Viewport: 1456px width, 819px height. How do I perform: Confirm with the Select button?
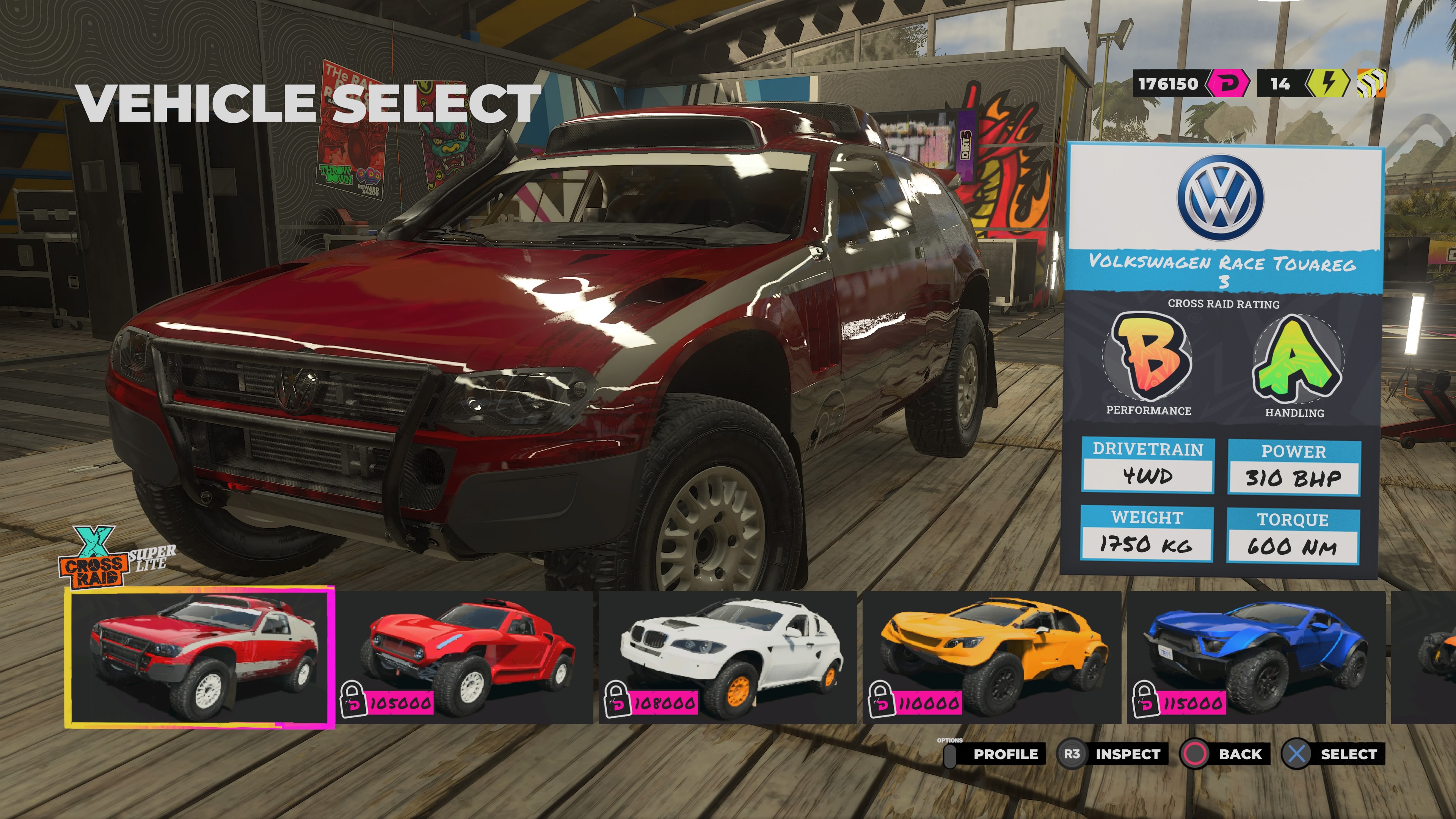[1333, 754]
